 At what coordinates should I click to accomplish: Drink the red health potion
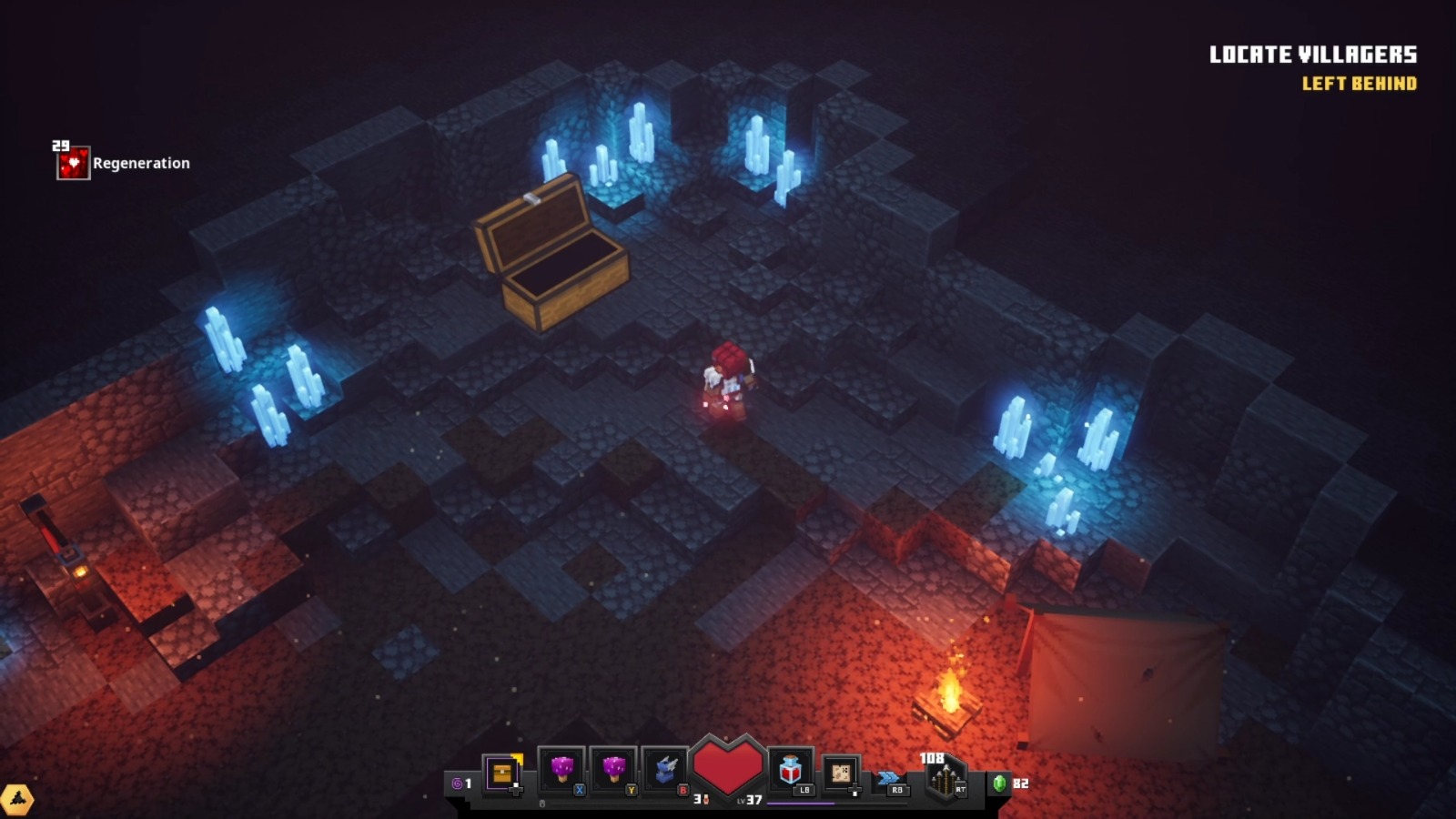790,771
